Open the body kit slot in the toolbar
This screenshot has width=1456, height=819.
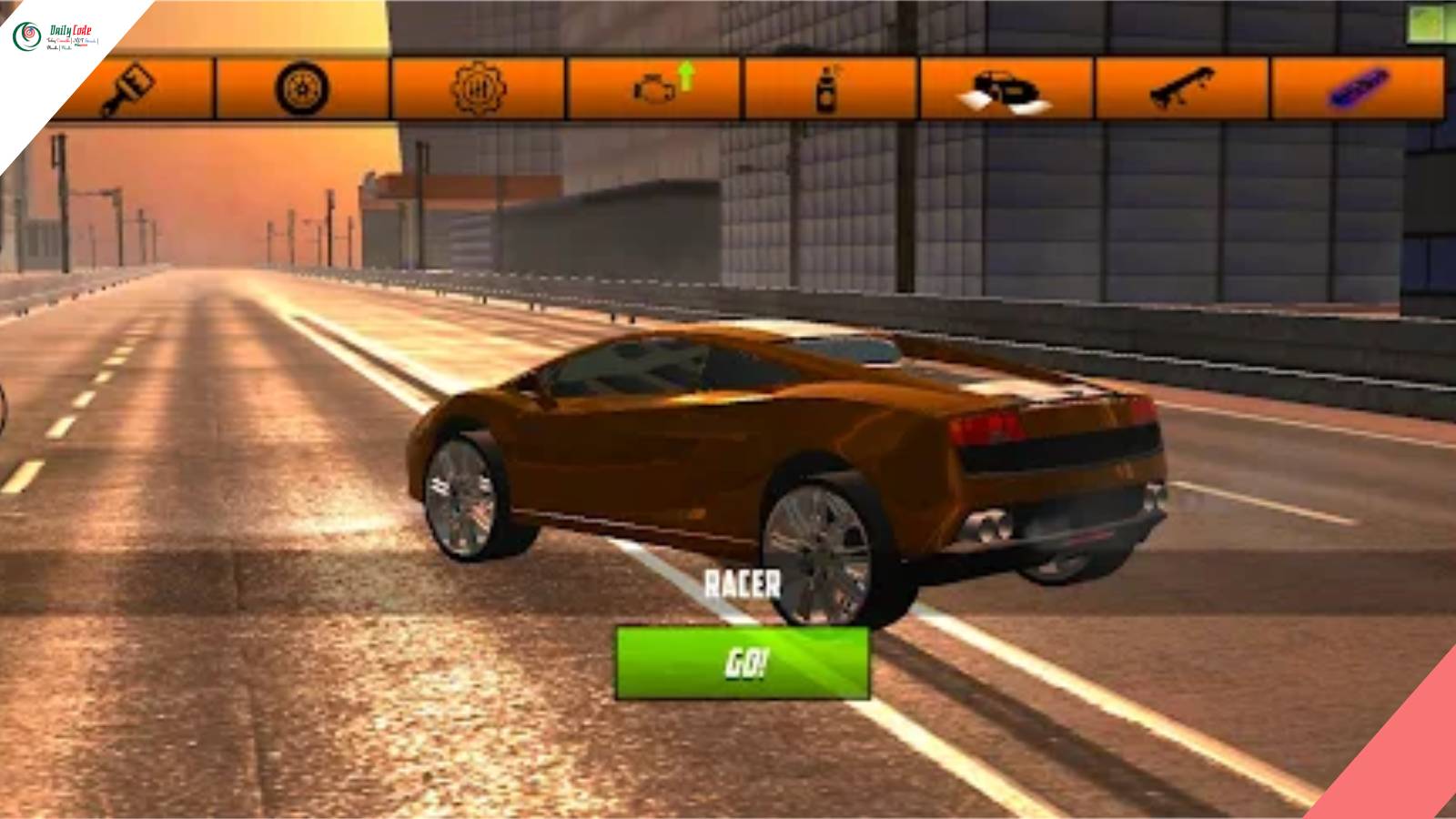click(x=1001, y=86)
